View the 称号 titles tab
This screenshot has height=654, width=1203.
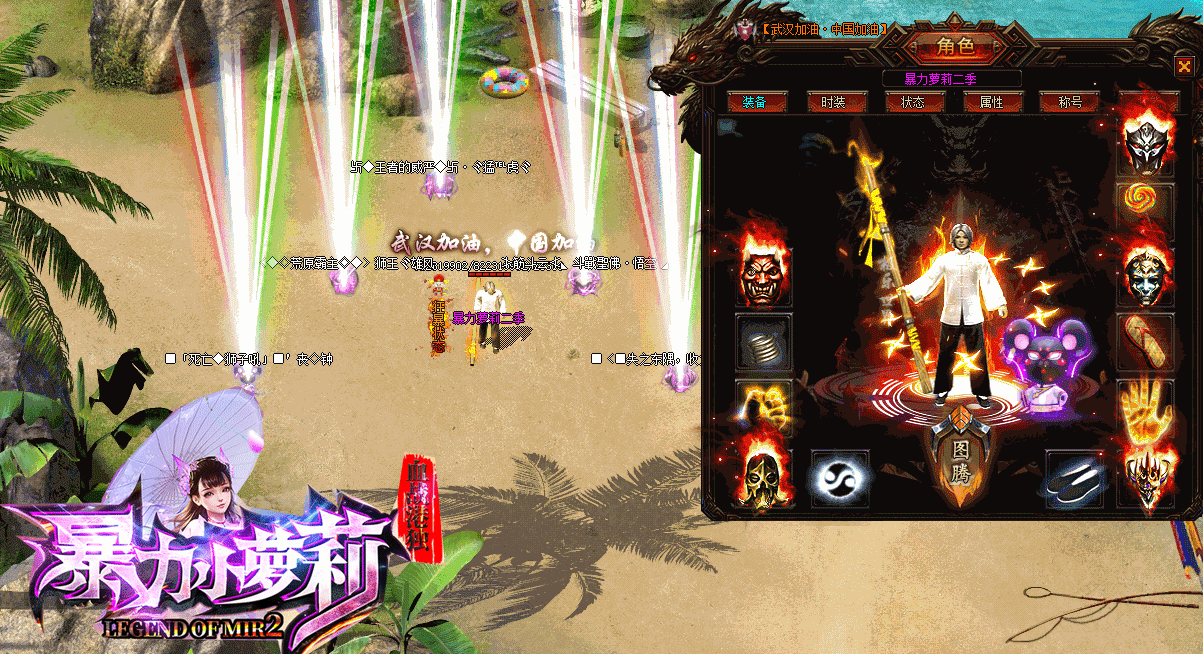click(1070, 102)
